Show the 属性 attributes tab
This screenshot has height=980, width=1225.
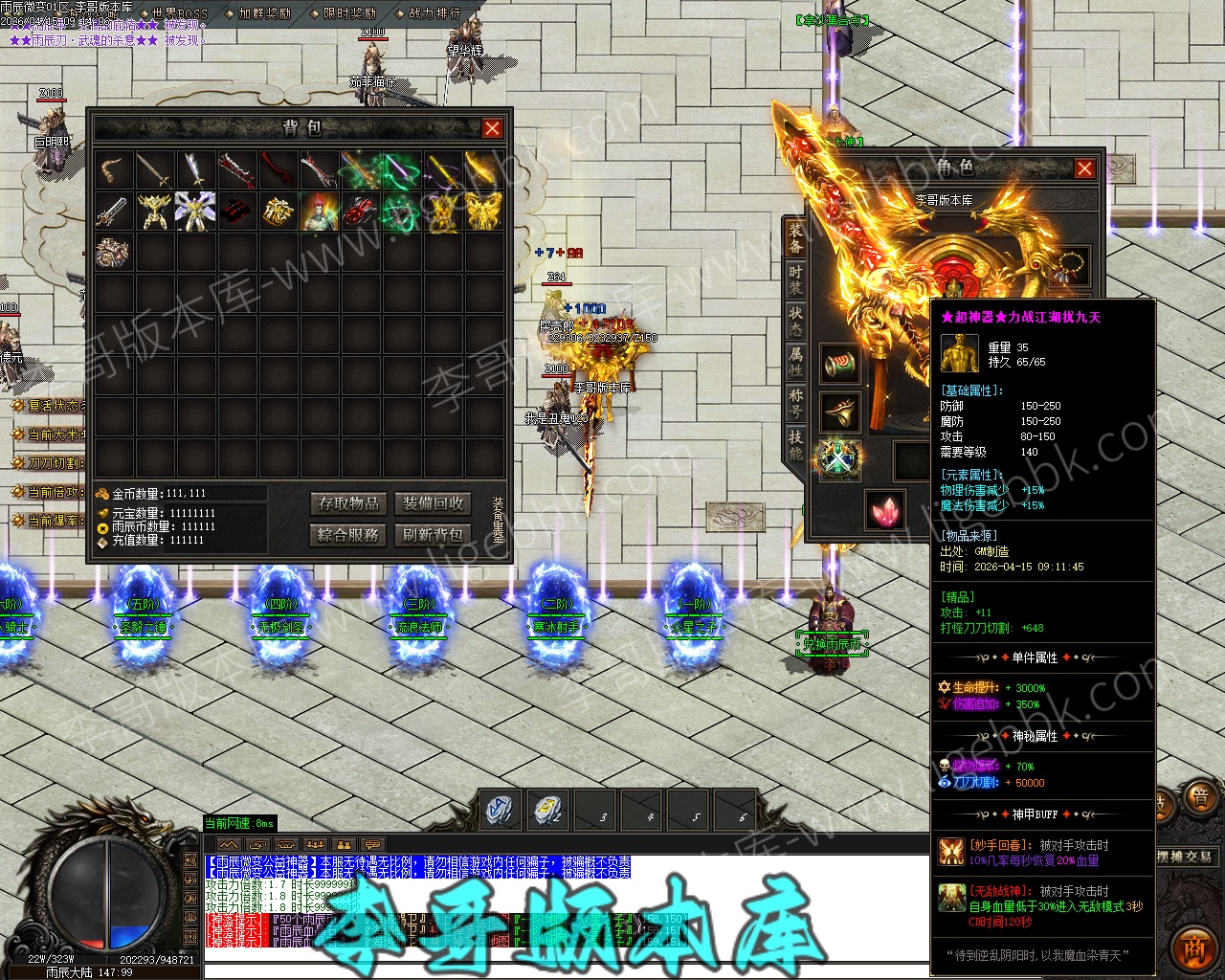tap(795, 361)
